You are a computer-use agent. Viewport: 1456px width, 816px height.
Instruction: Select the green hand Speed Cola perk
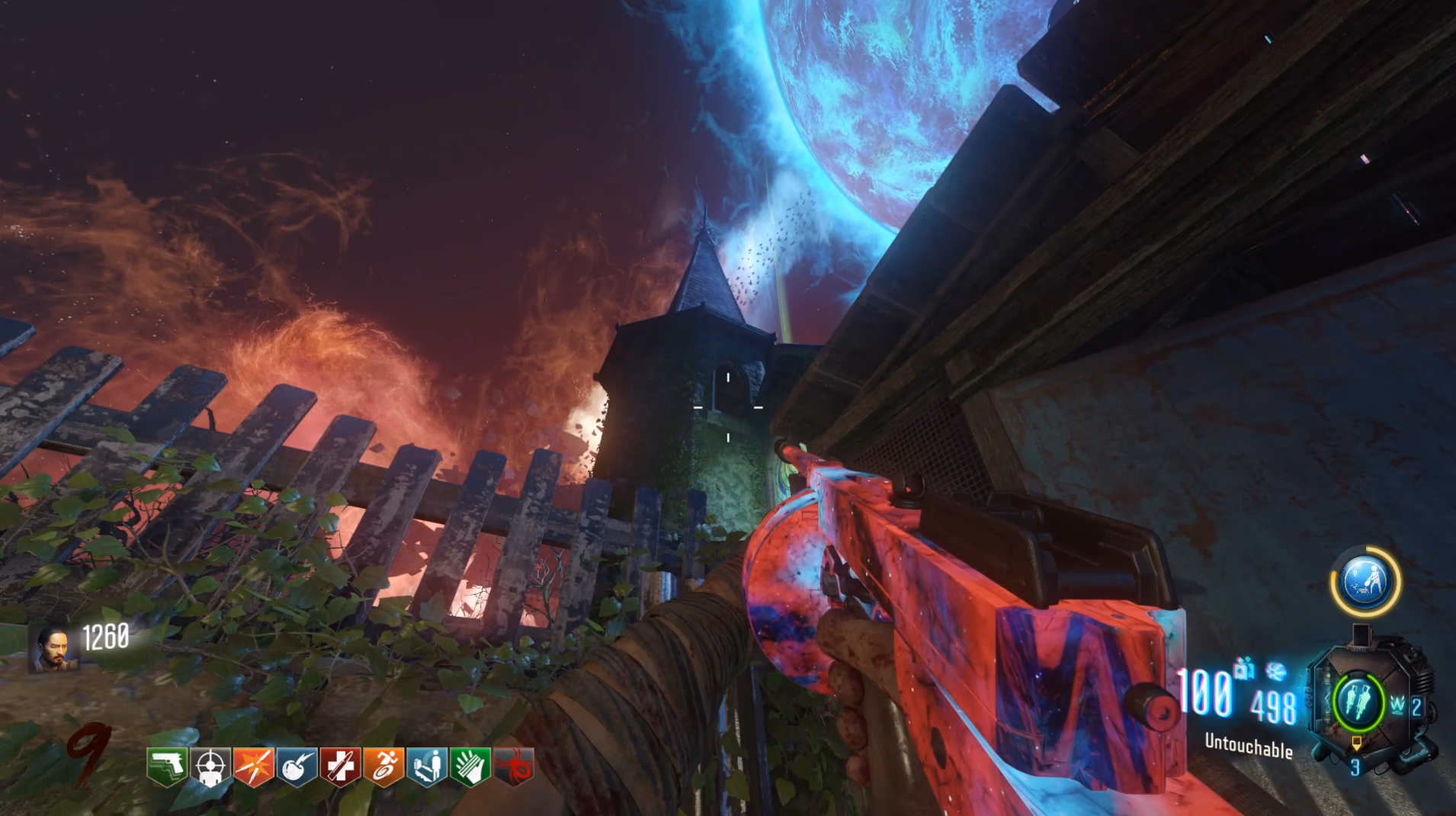click(x=470, y=767)
